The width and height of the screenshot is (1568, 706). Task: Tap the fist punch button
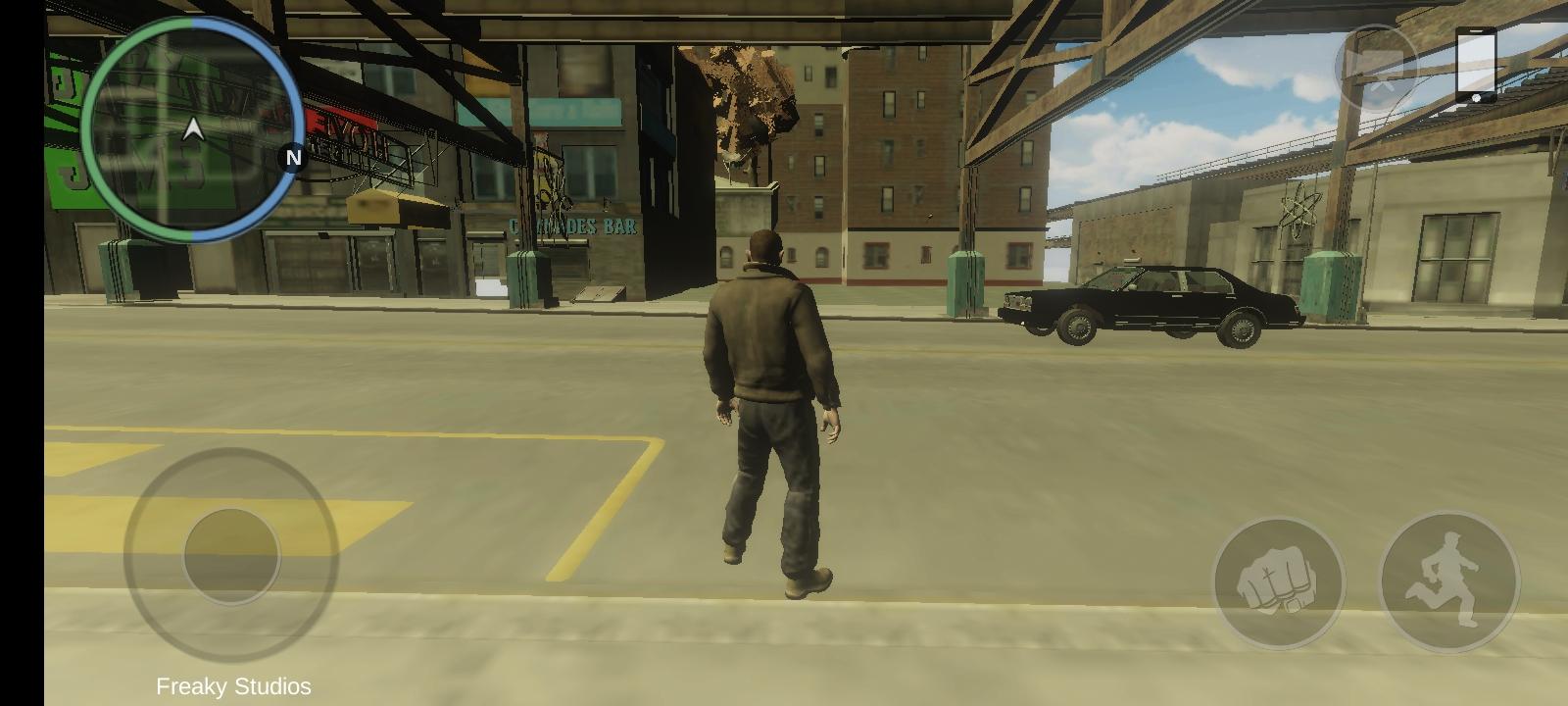pyautogui.click(x=1279, y=583)
